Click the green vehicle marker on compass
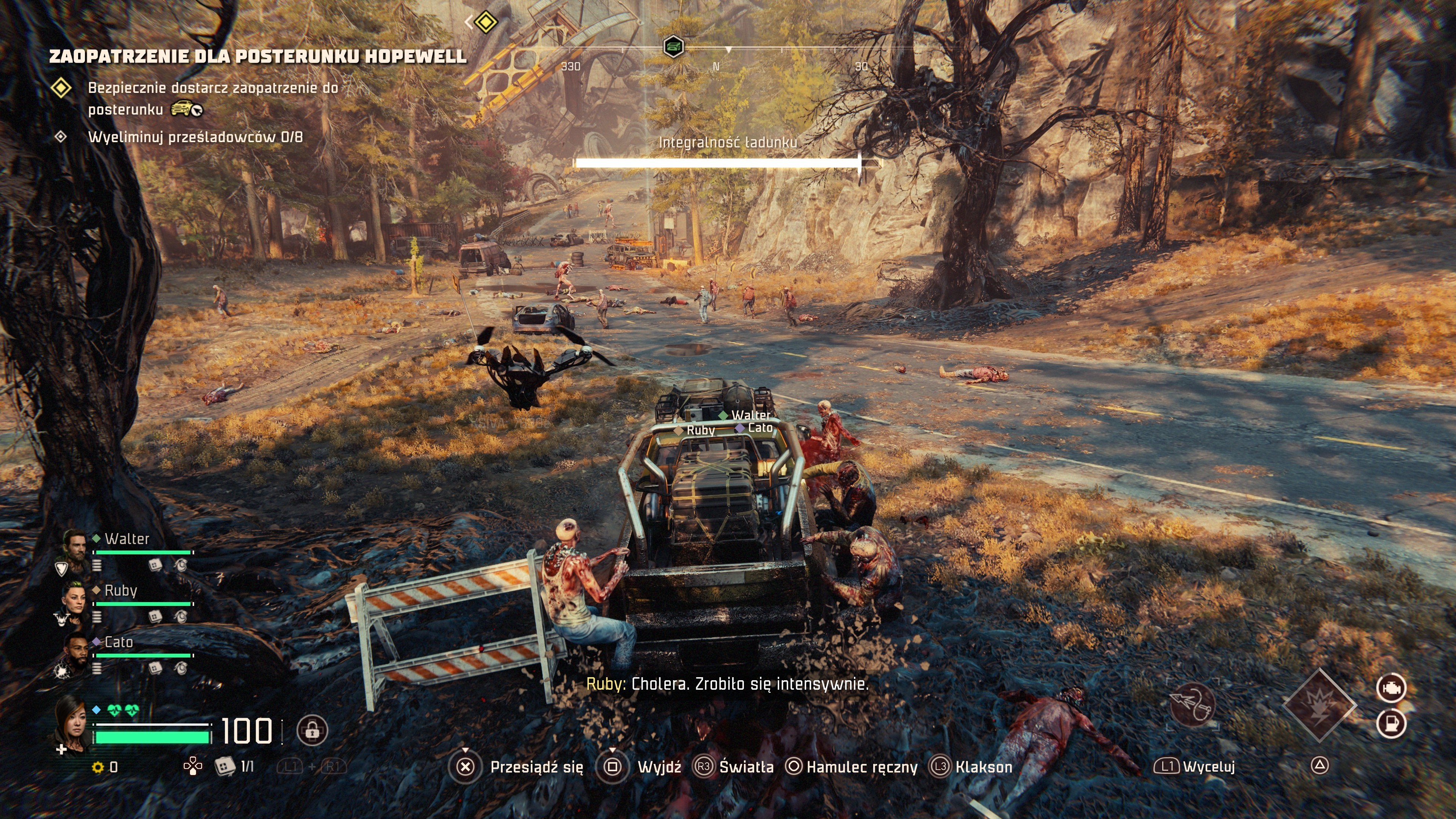 (x=673, y=46)
